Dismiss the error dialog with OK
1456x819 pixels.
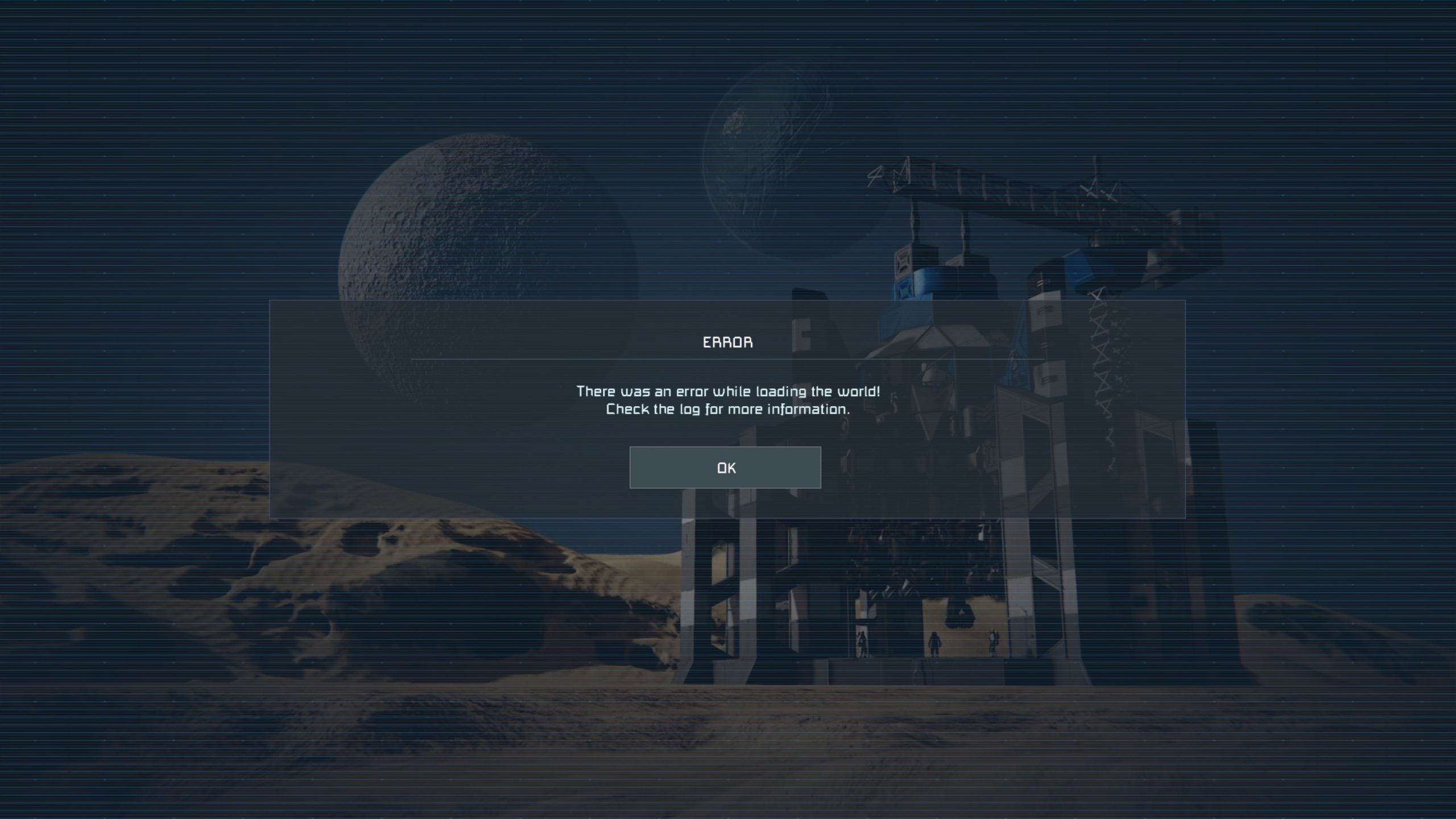725,468
